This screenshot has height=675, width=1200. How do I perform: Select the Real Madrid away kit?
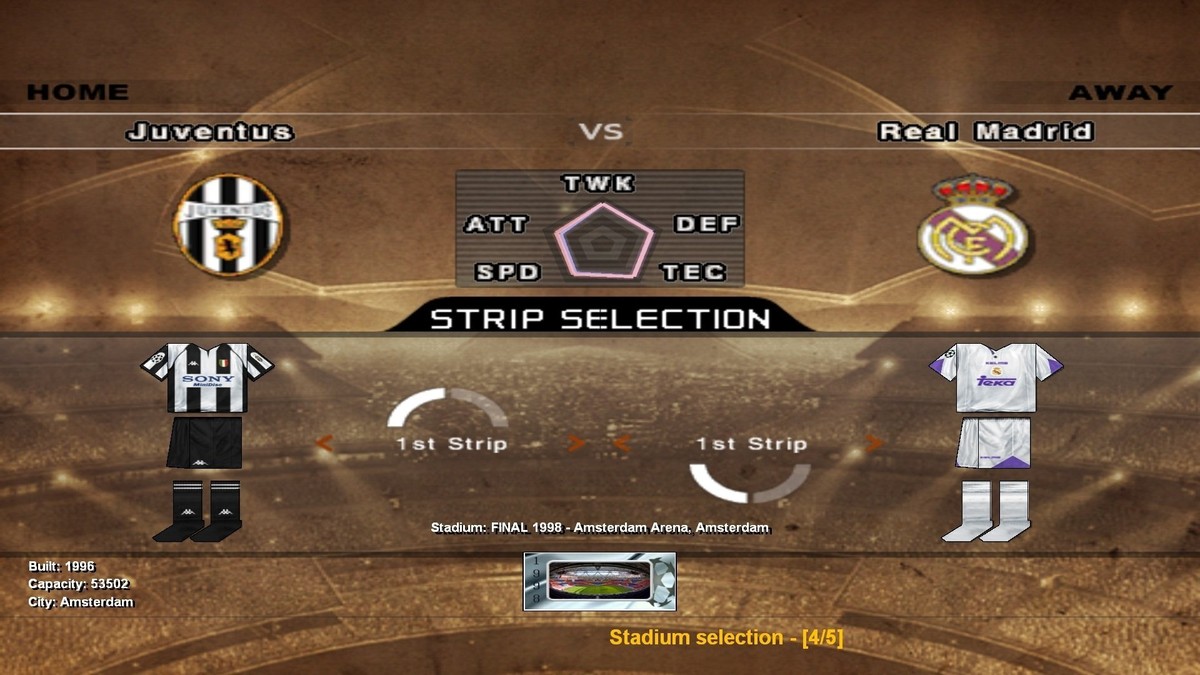coord(994,441)
